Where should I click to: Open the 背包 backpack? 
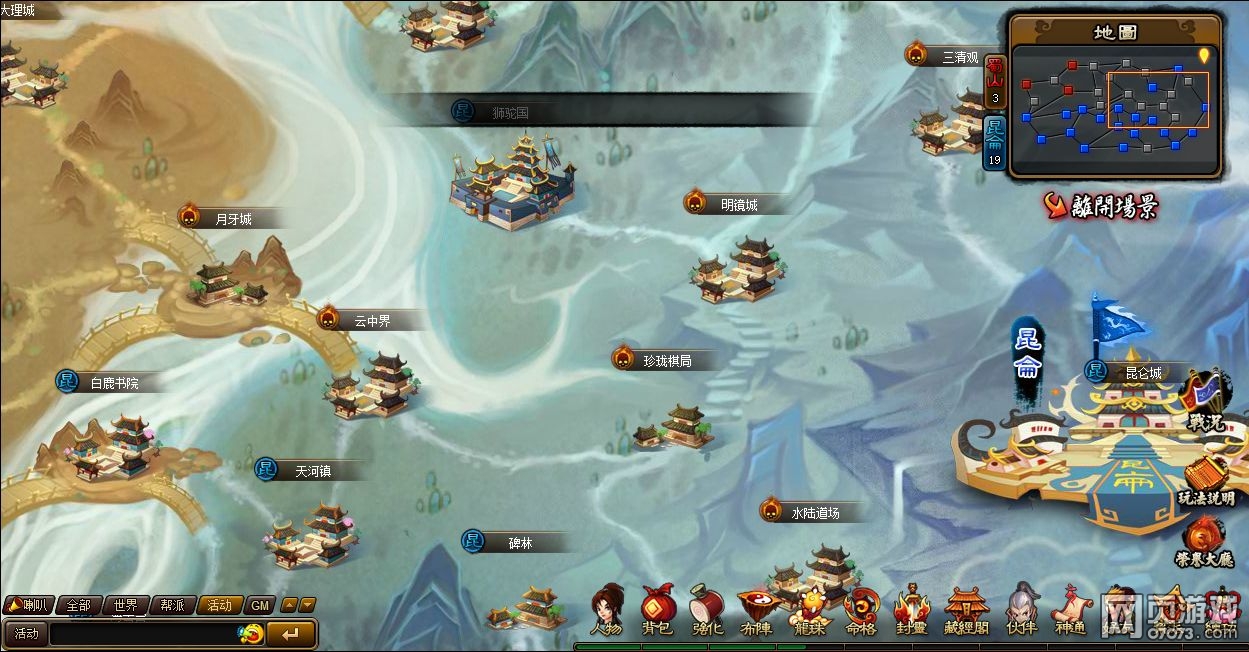coord(658,608)
